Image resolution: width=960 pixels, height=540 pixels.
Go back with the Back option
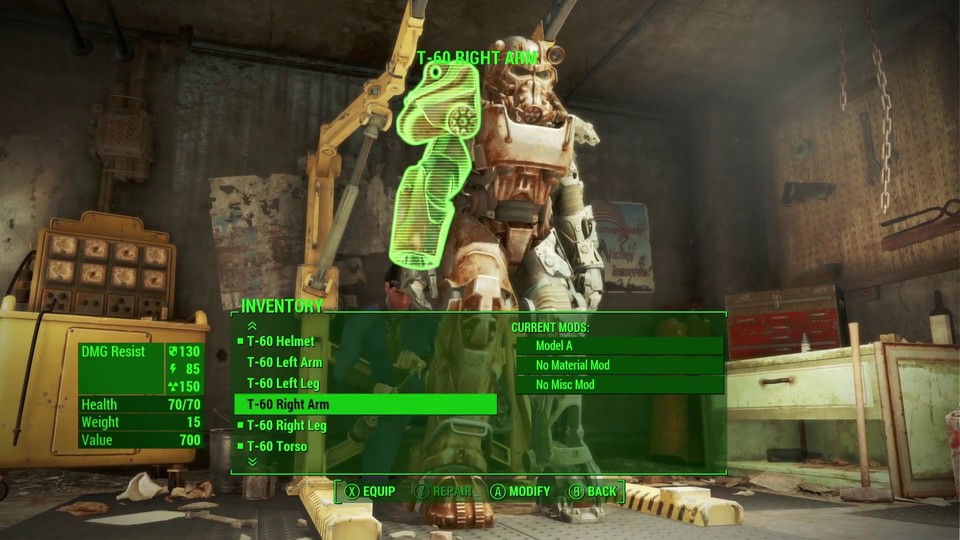(x=593, y=492)
